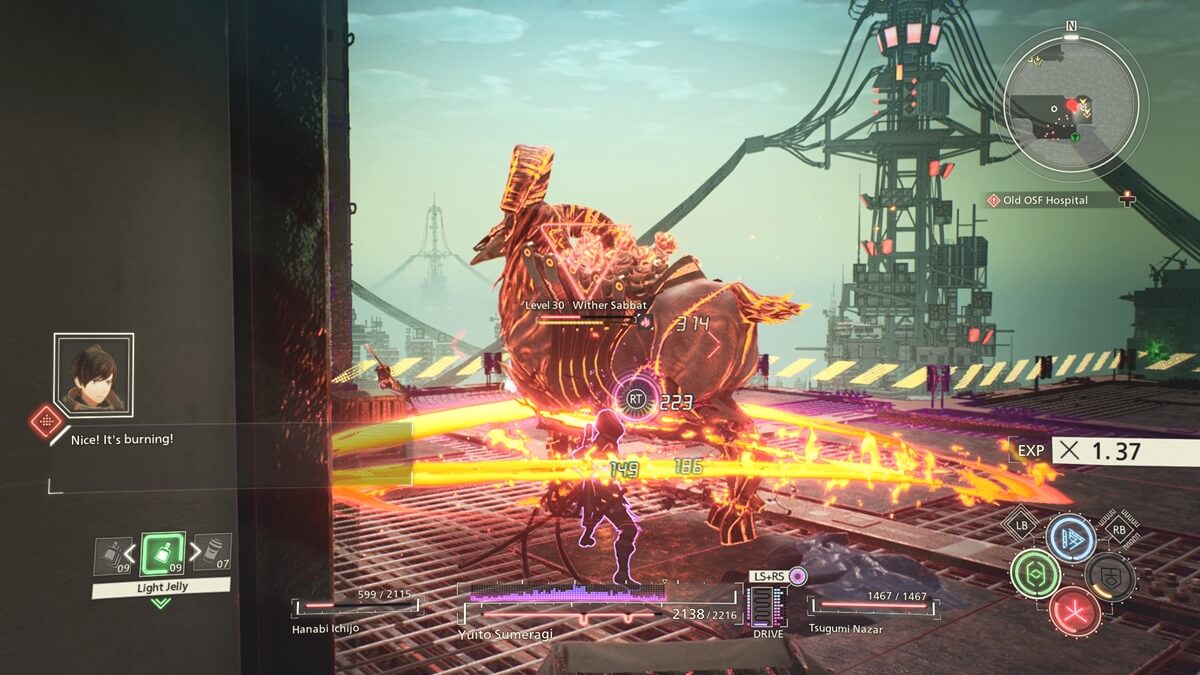Activate the green hexagon SAS ability
The image size is (1200, 675).
click(1035, 574)
